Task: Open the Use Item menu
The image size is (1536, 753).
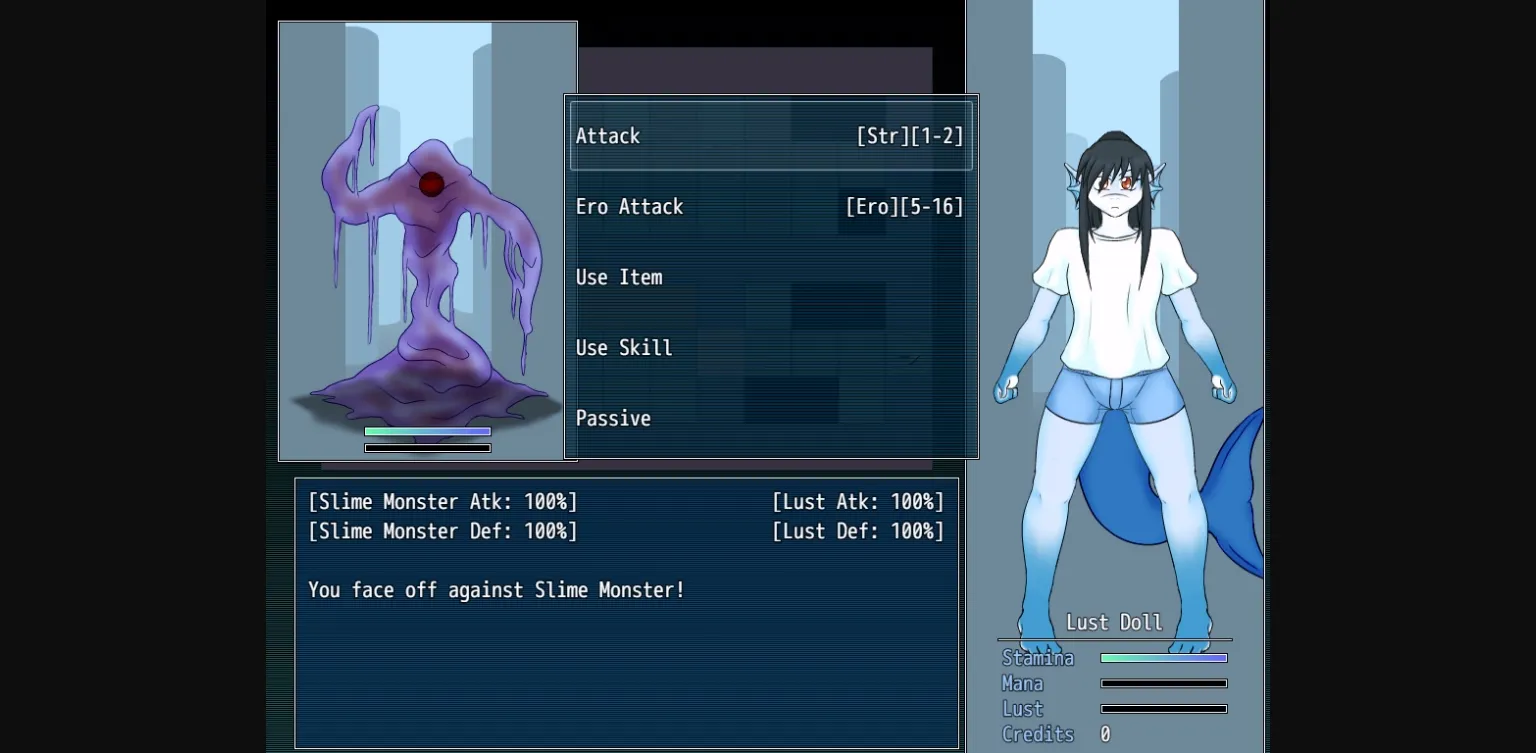Action: [619, 277]
